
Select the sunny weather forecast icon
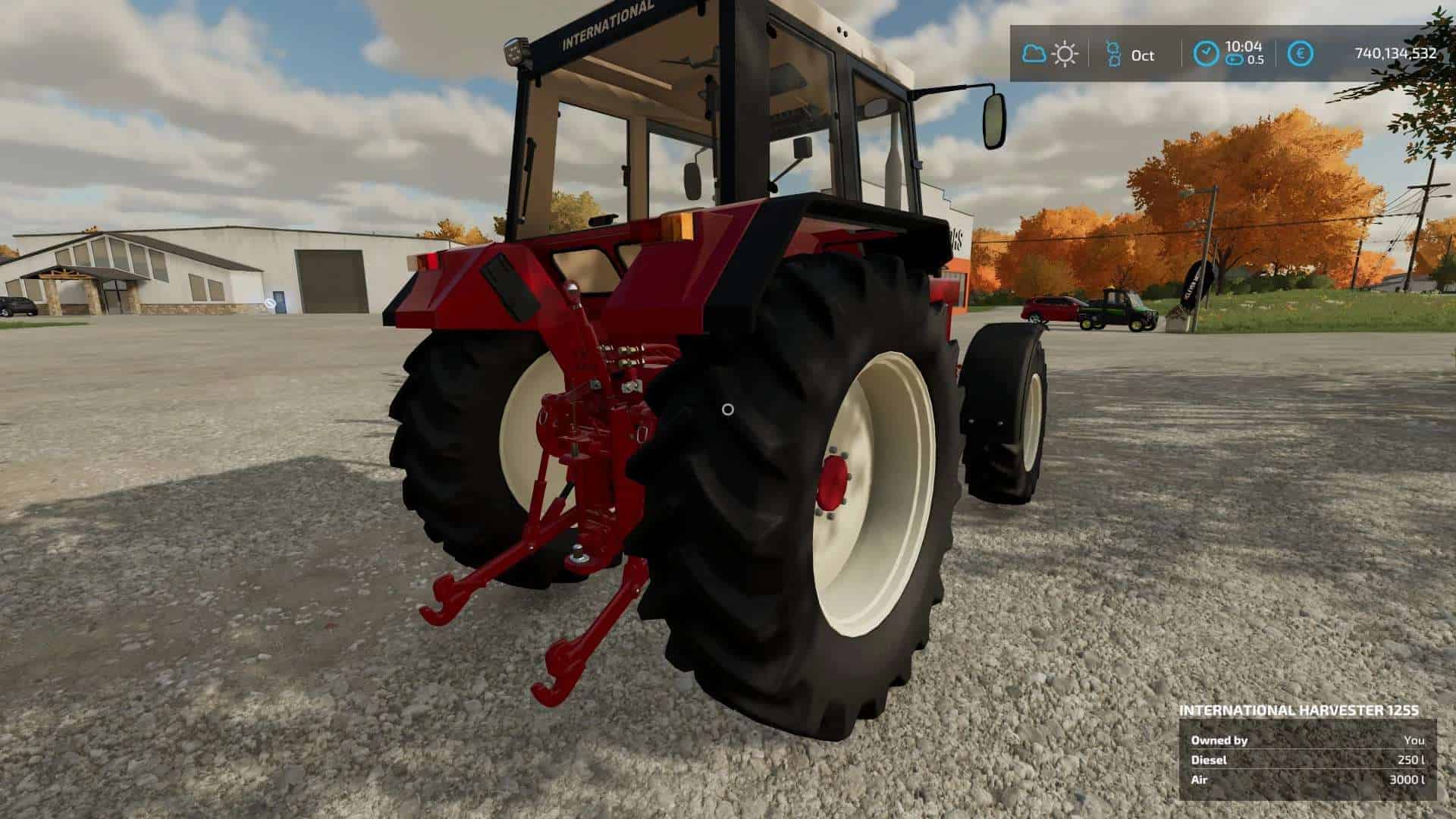click(1065, 54)
